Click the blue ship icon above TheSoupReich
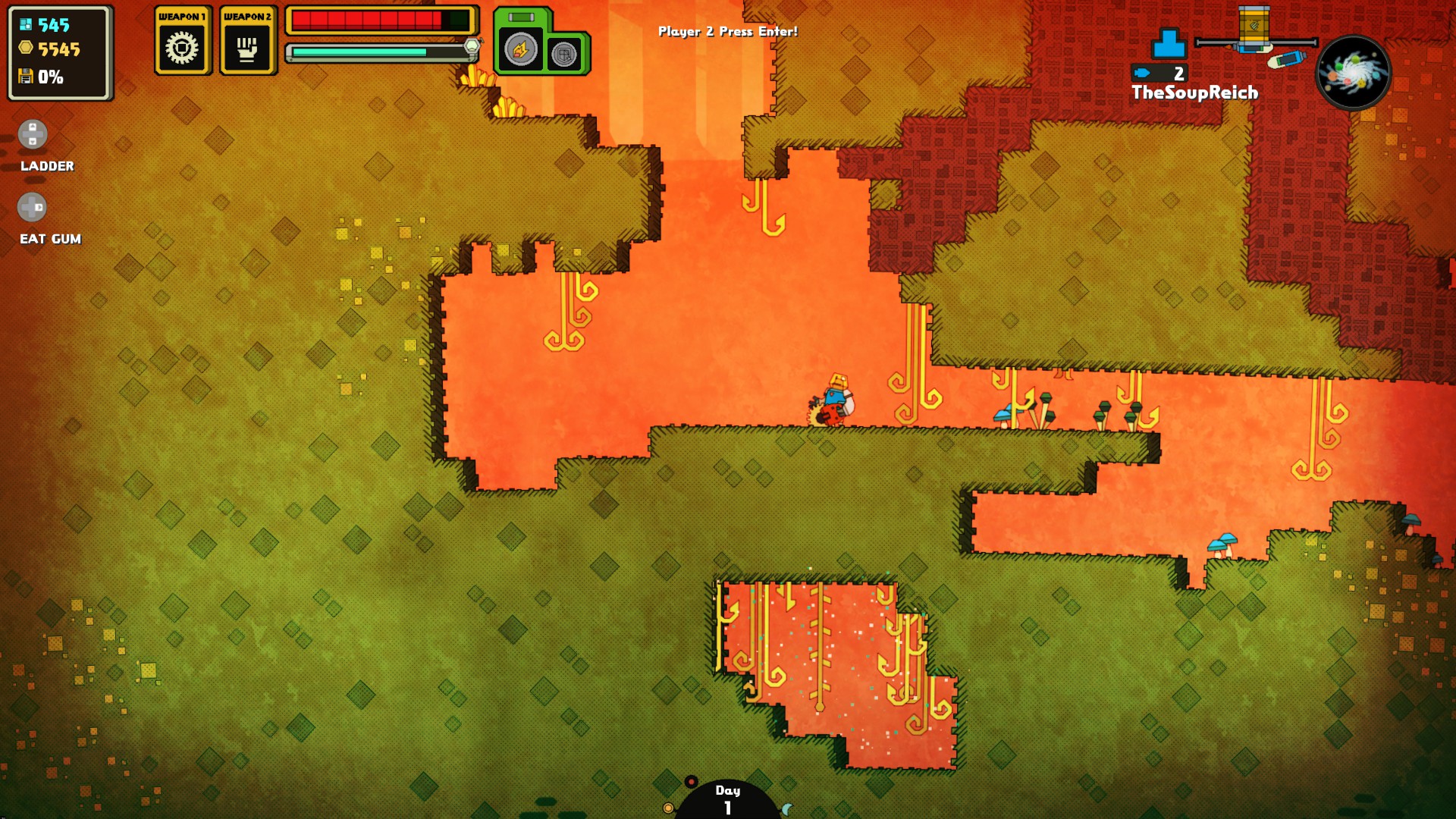This screenshot has height=819, width=1456. tap(1169, 44)
